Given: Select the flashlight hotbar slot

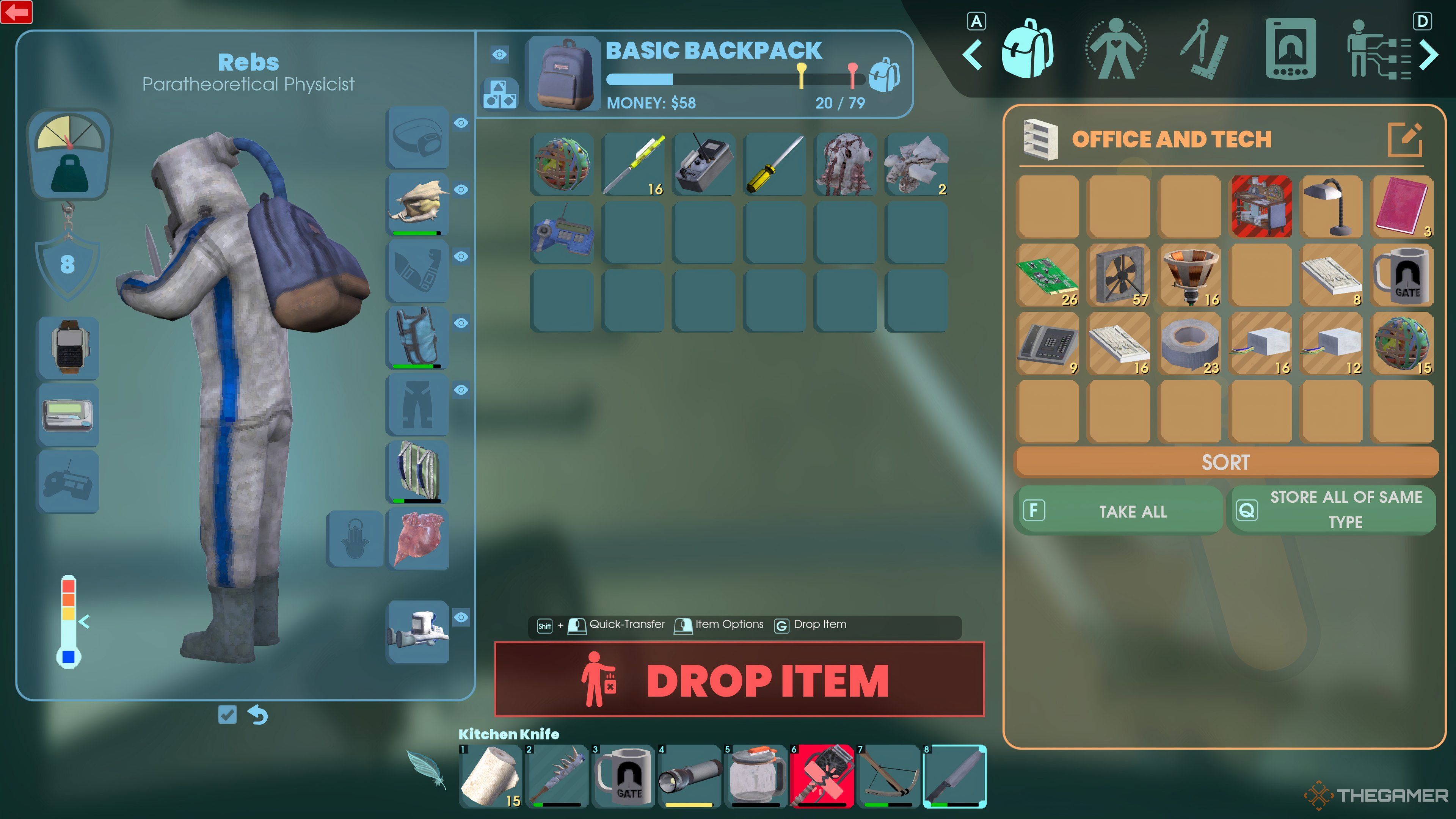Looking at the screenshot, I should tap(690, 776).
